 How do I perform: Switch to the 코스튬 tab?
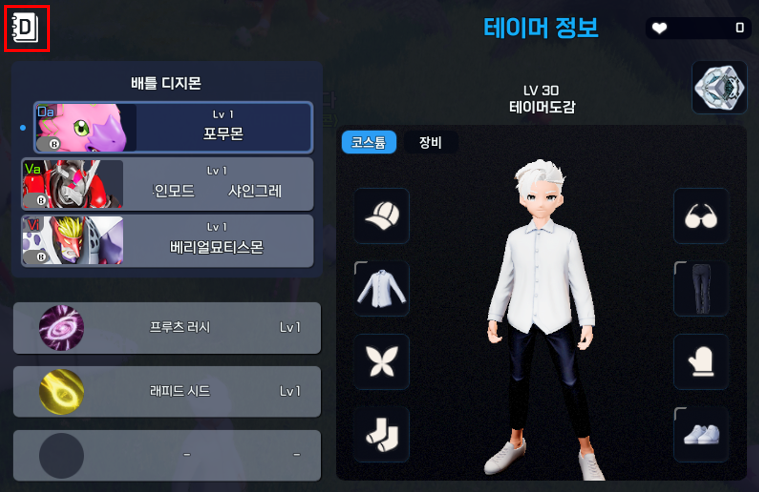[369, 142]
